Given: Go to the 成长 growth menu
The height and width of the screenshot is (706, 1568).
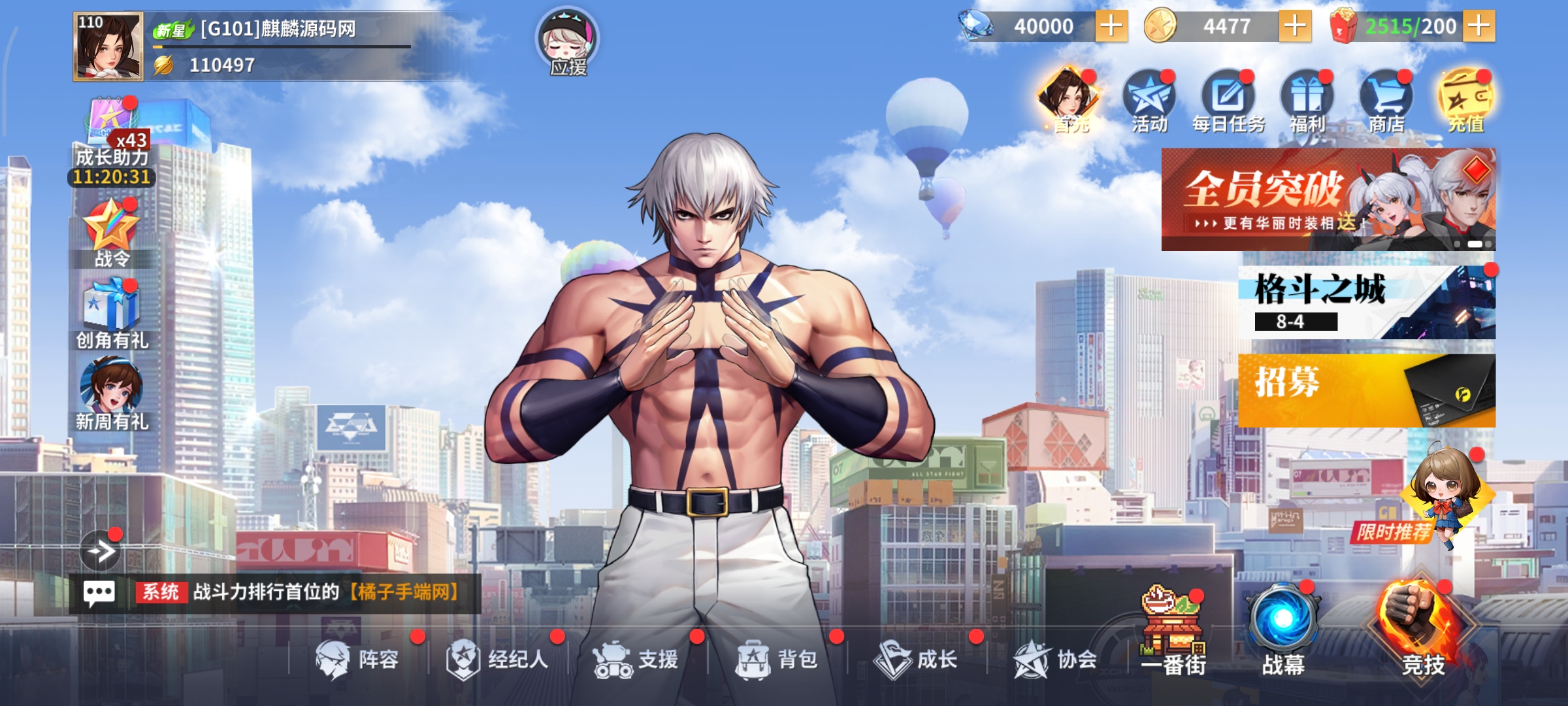Looking at the screenshot, I should click(x=917, y=659).
